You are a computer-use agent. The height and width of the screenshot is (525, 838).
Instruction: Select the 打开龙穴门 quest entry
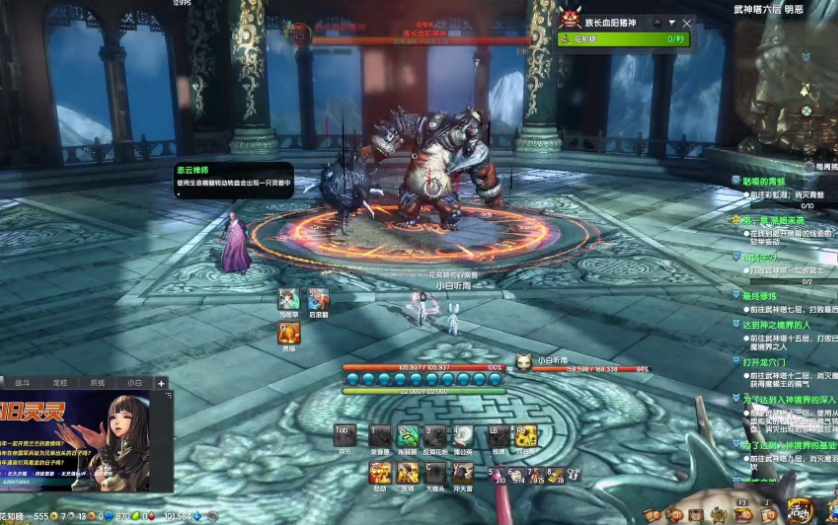click(767, 361)
